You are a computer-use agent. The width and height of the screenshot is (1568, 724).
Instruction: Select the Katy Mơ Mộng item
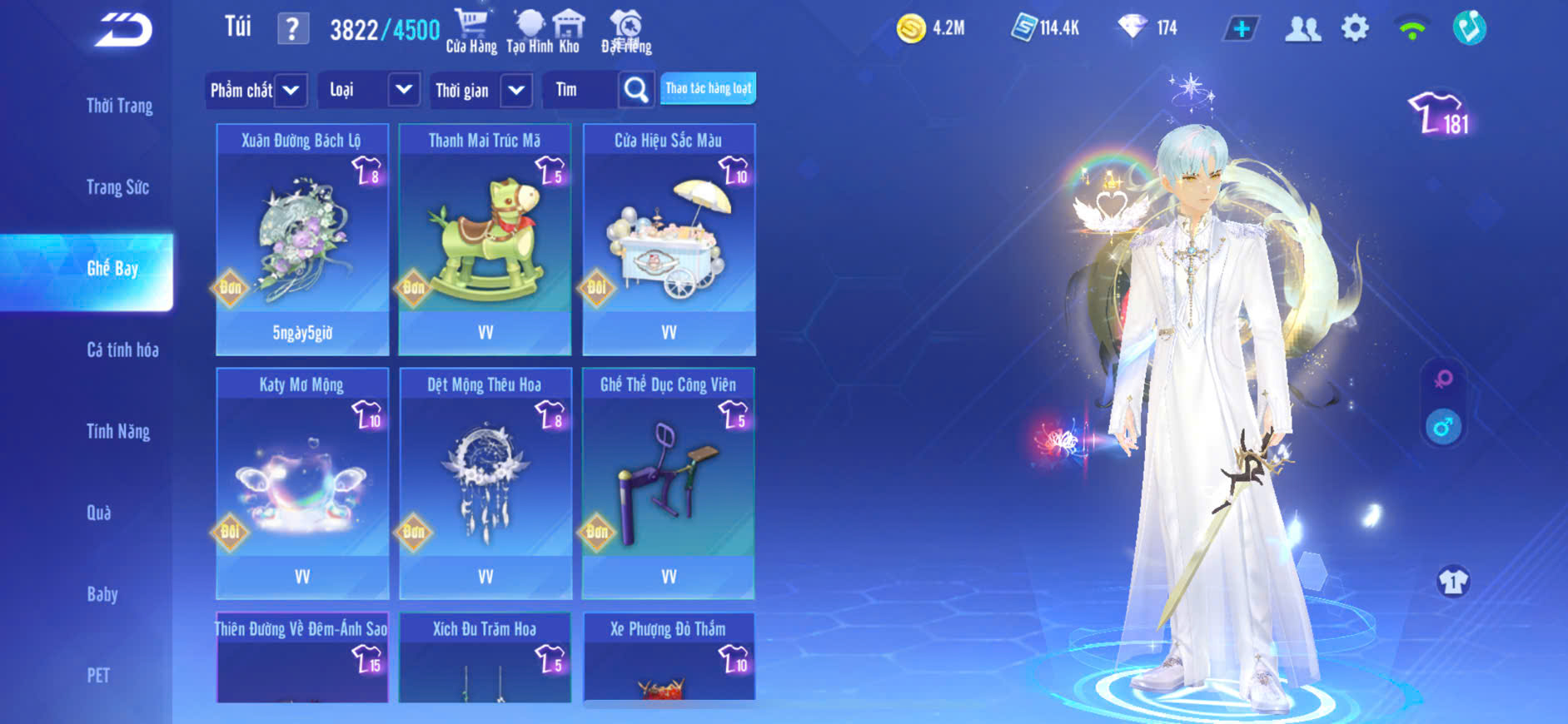coord(302,483)
